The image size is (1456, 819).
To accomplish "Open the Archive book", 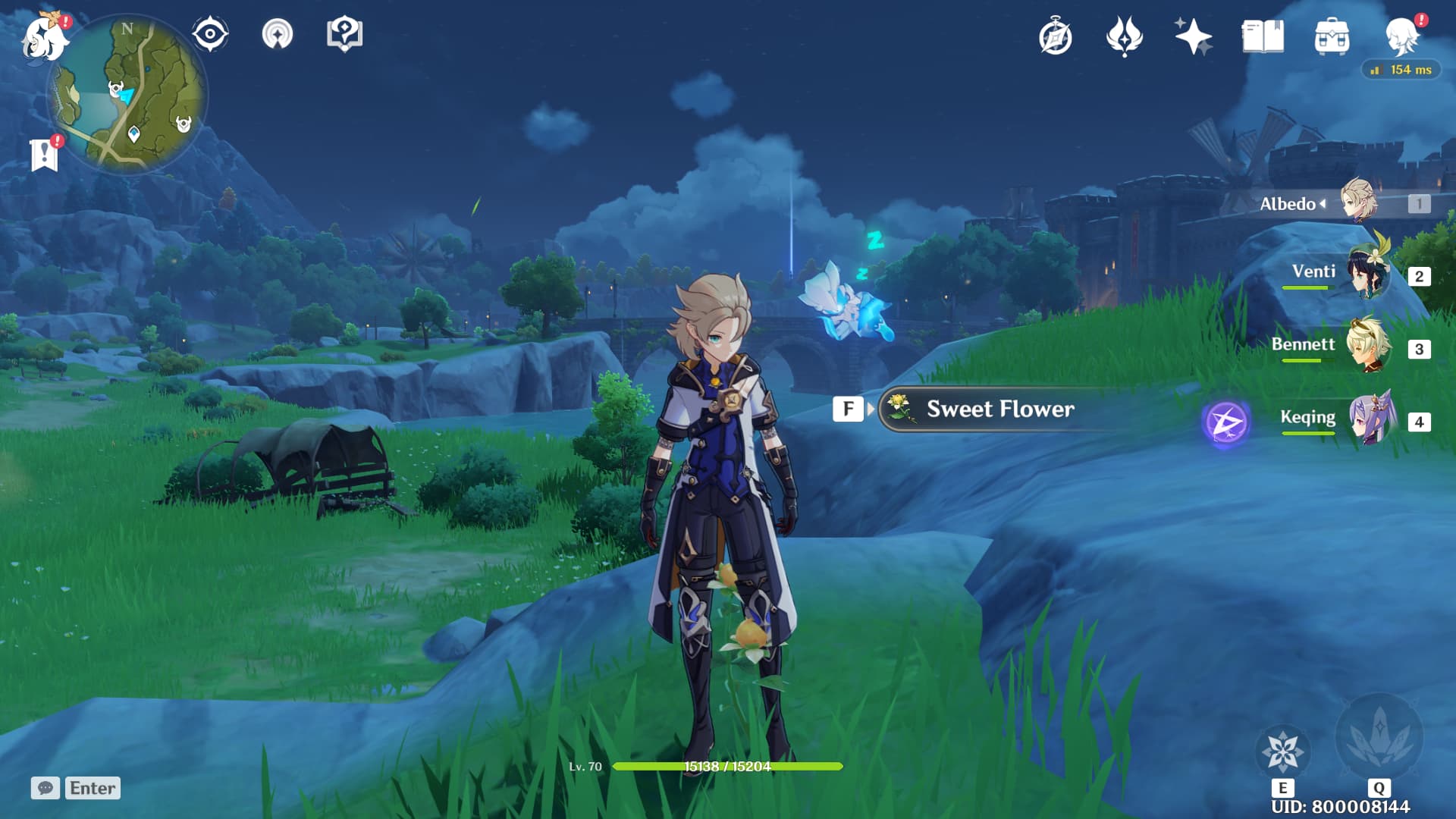I will [x=1260, y=36].
